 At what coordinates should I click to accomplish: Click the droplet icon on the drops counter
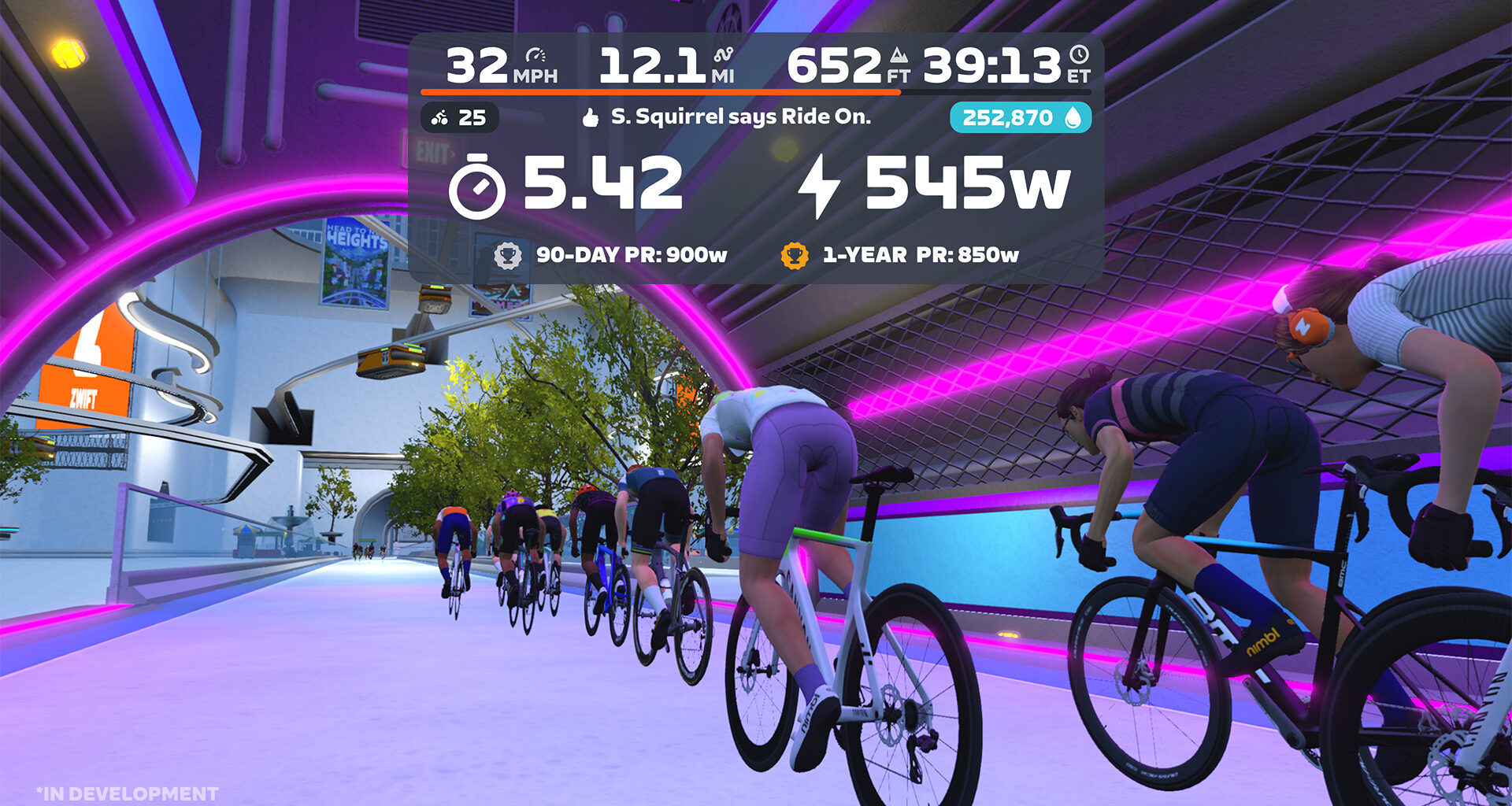point(1076,118)
